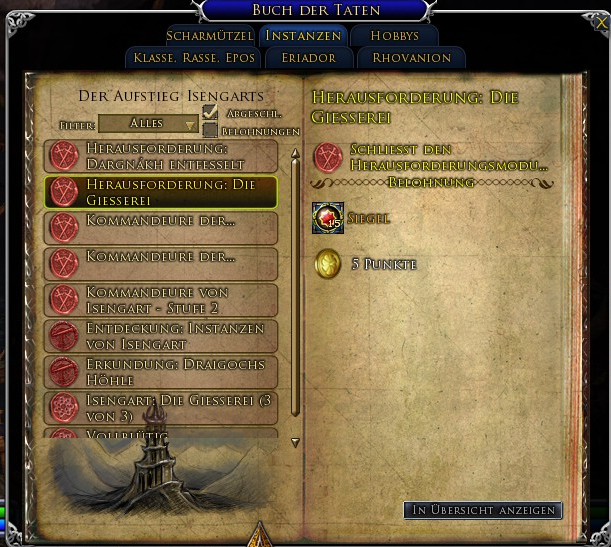
Task: Enable the Belohnungen checkbox
Action: 210,131
